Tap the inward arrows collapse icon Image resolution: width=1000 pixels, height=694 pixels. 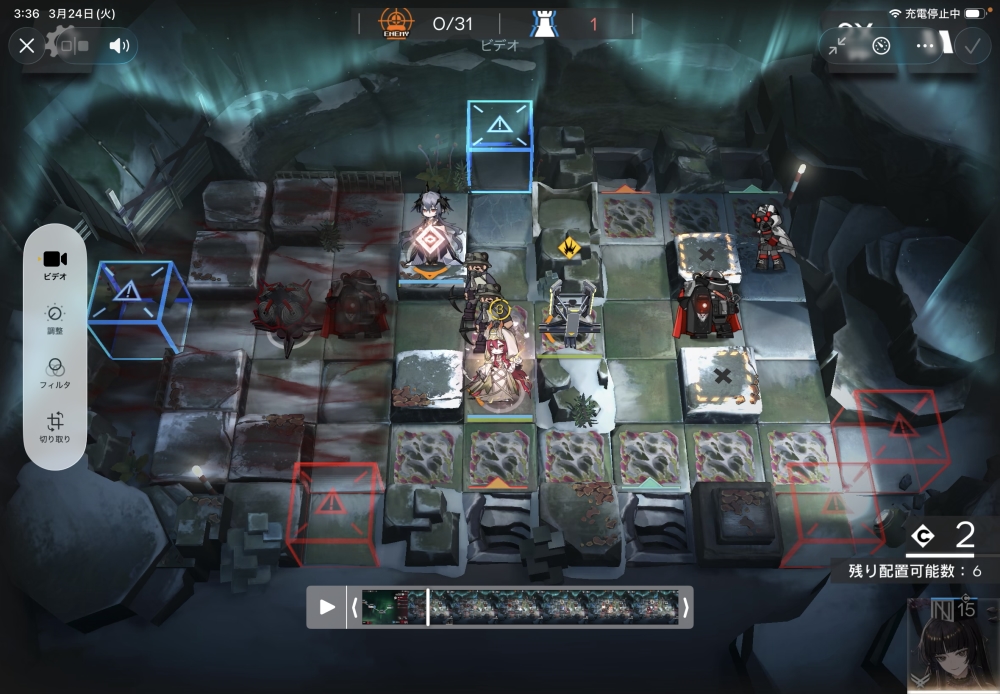tap(837, 45)
